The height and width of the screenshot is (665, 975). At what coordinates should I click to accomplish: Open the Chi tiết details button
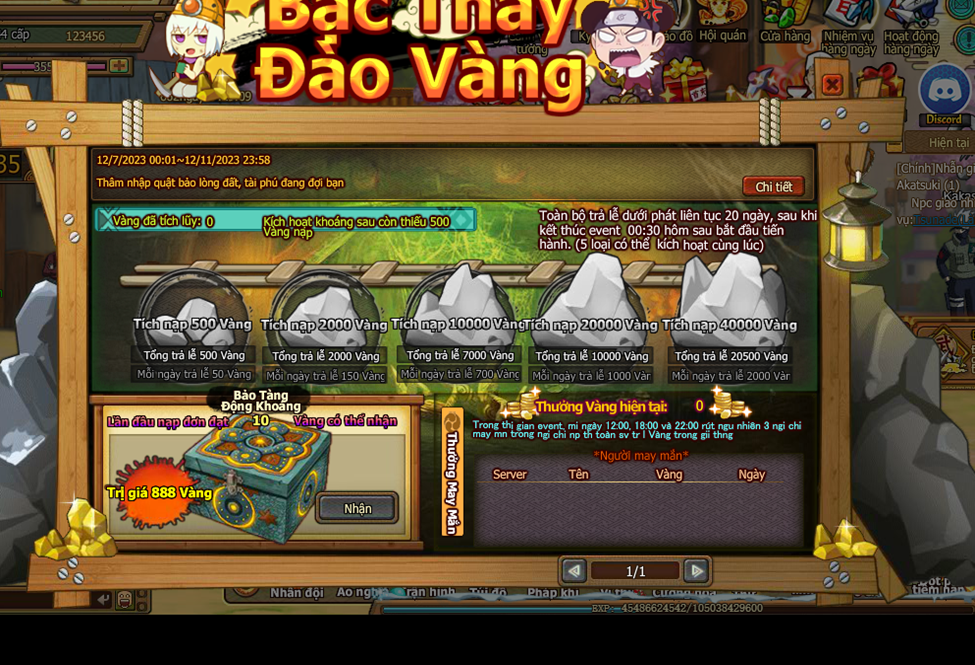click(773, 187)
